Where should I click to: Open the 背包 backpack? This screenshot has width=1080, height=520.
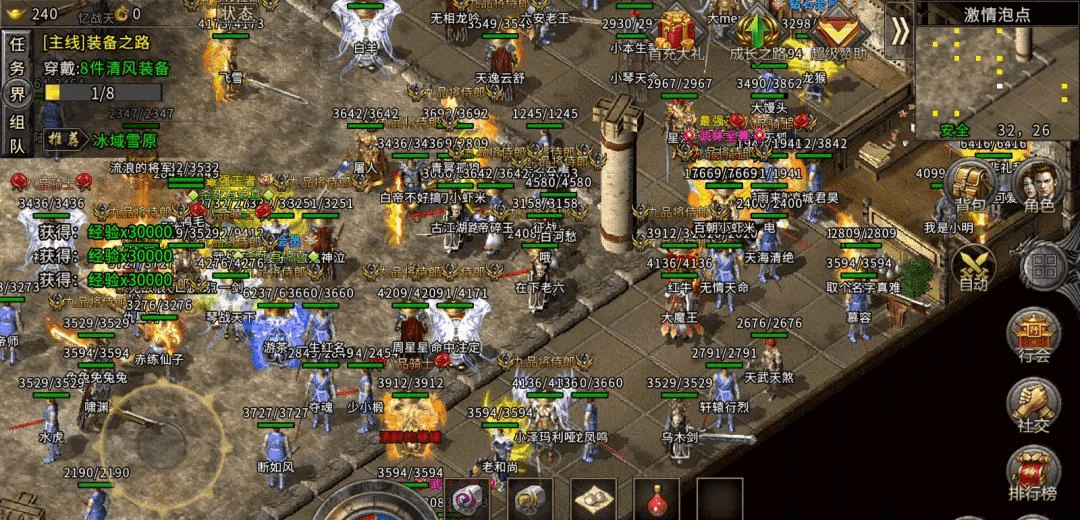pos(969,187)
